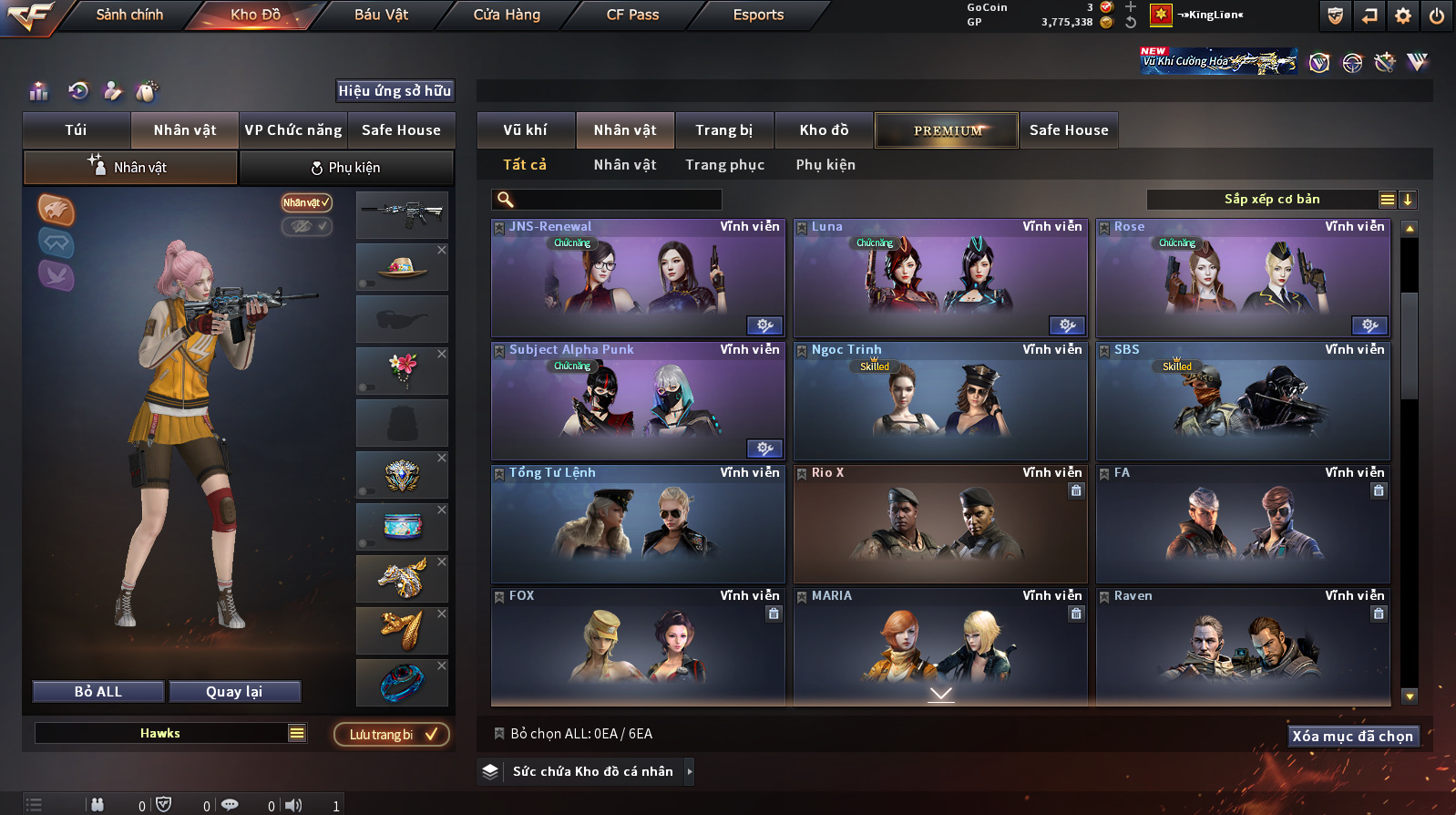Open settings with the gear icon
Image resolution: width=1456 pixels, height=815 pixels.
[1403, 15]
